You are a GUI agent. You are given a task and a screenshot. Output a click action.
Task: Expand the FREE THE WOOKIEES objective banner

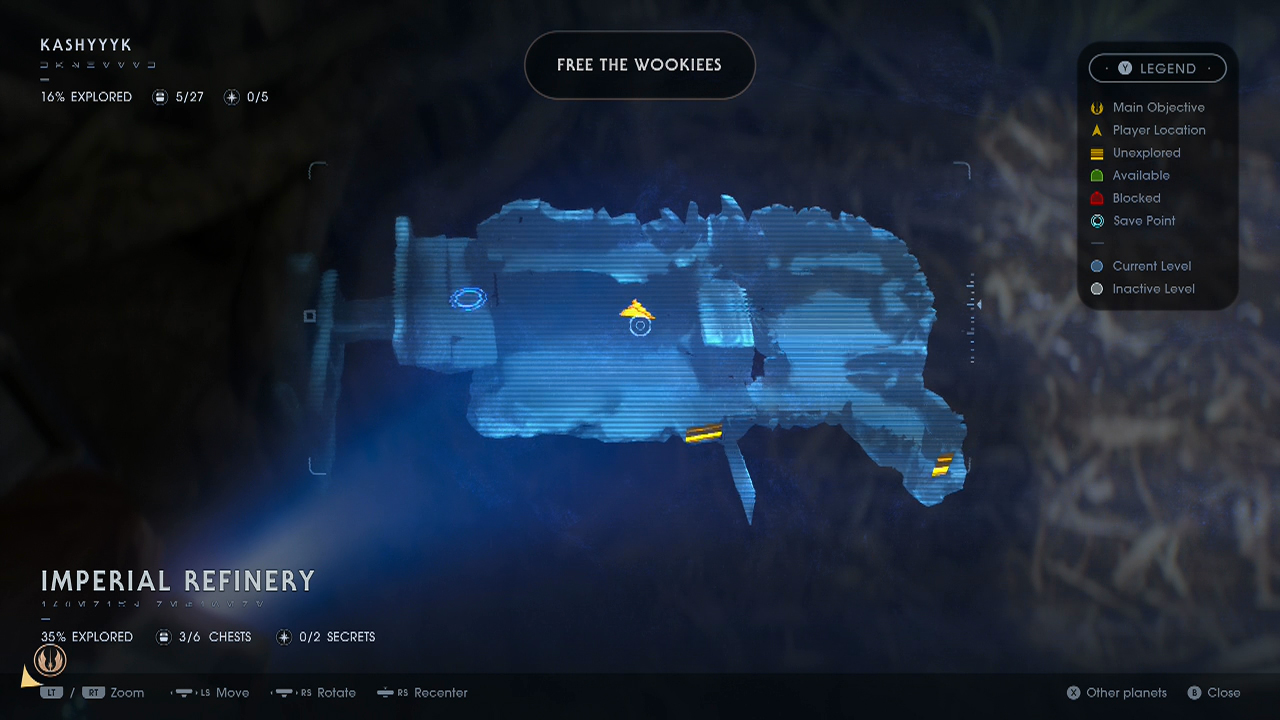pyautogui.click(x=640, y=65)
